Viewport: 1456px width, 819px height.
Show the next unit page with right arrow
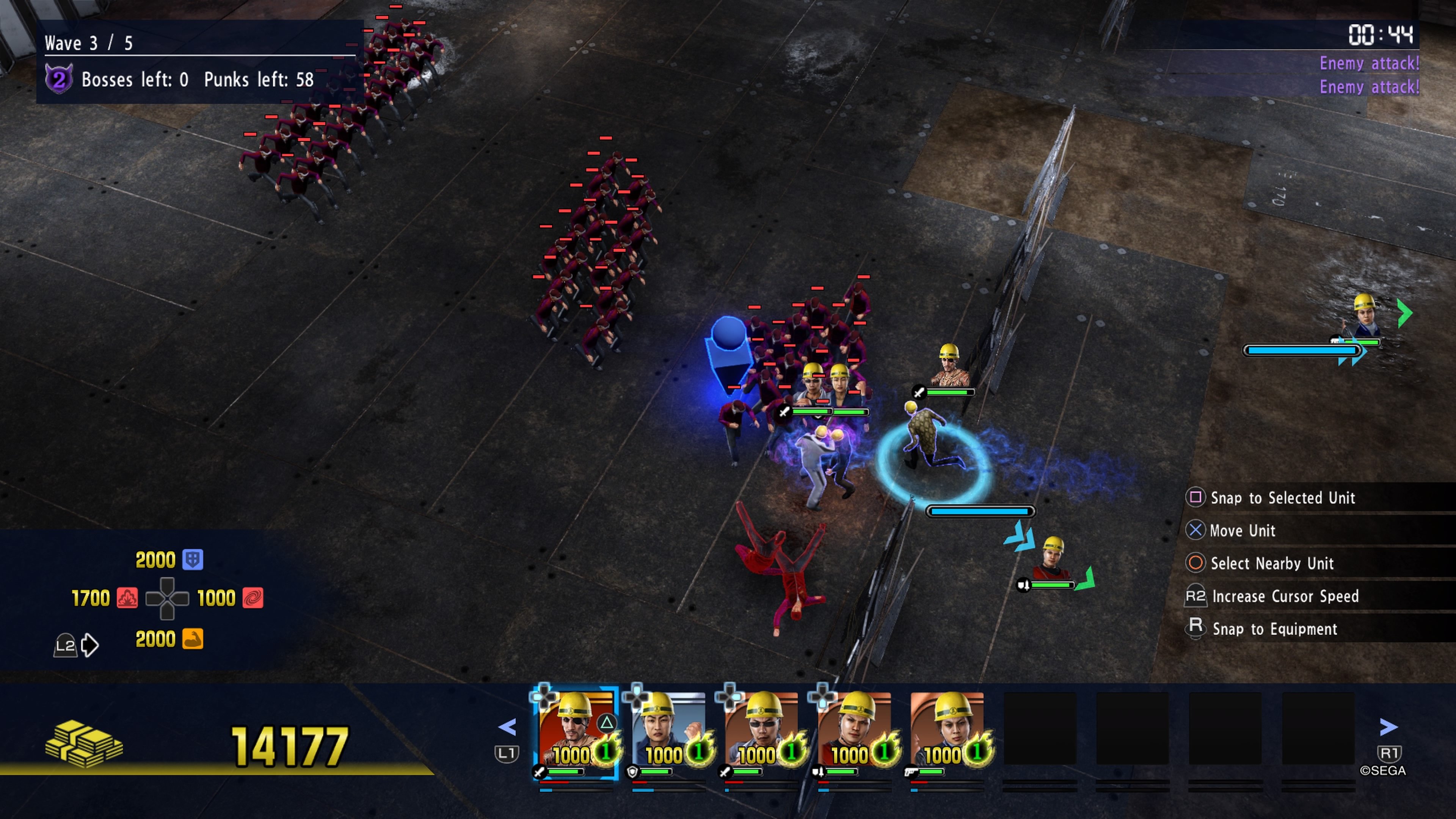pos(1388,728)
